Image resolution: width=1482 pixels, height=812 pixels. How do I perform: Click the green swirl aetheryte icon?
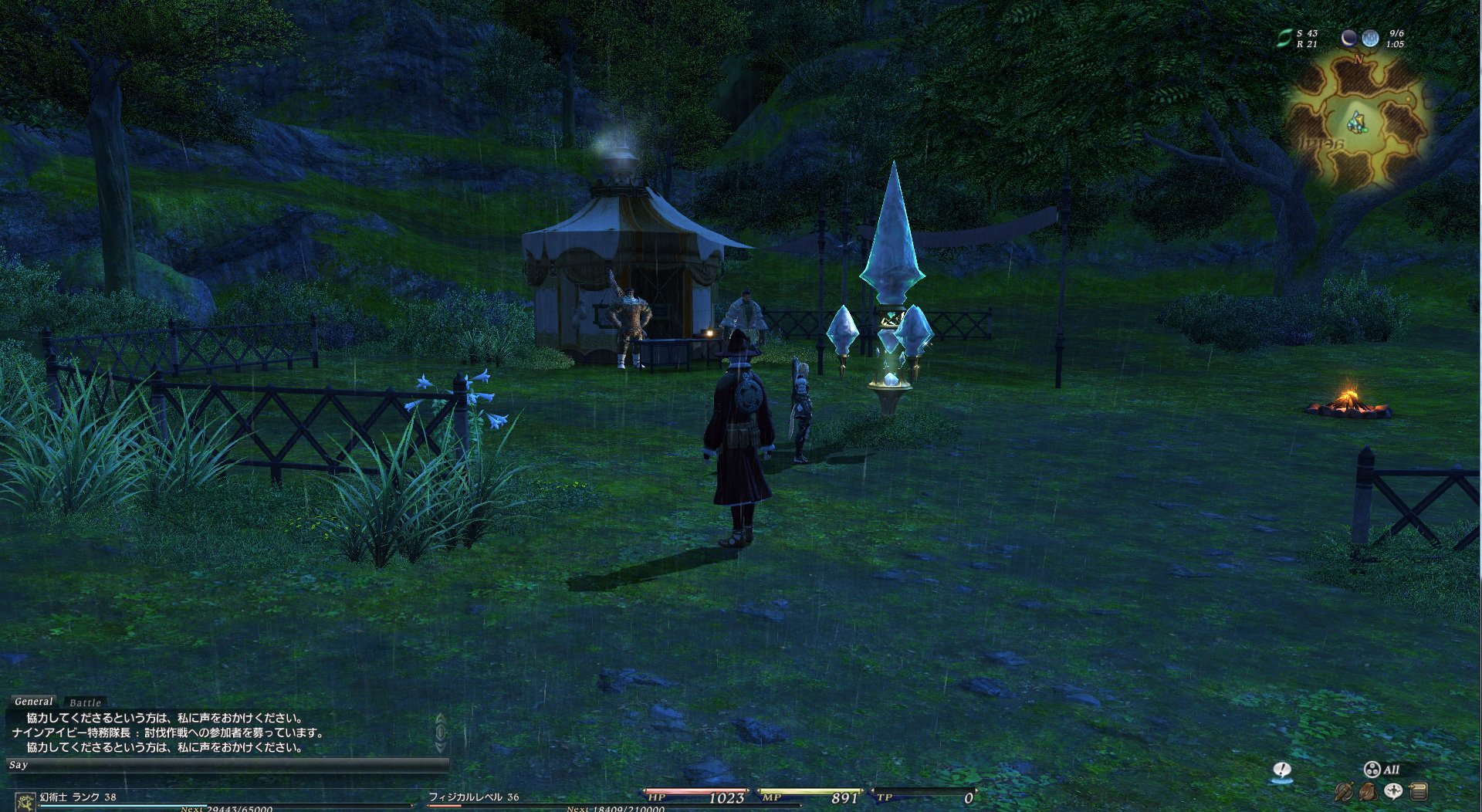[1284, 39]
